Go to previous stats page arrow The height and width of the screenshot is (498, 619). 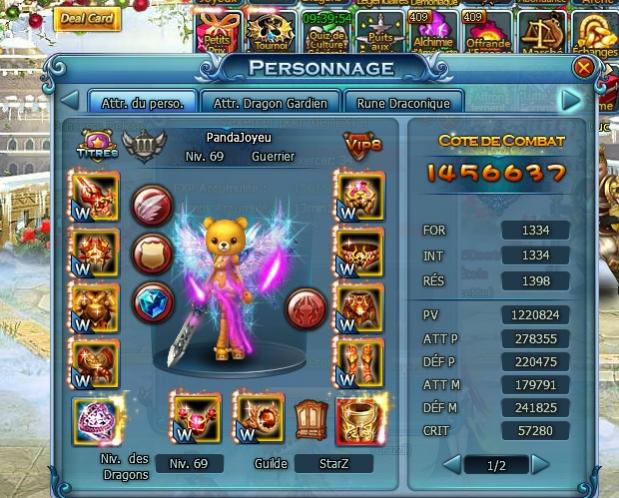pos(451,464)
